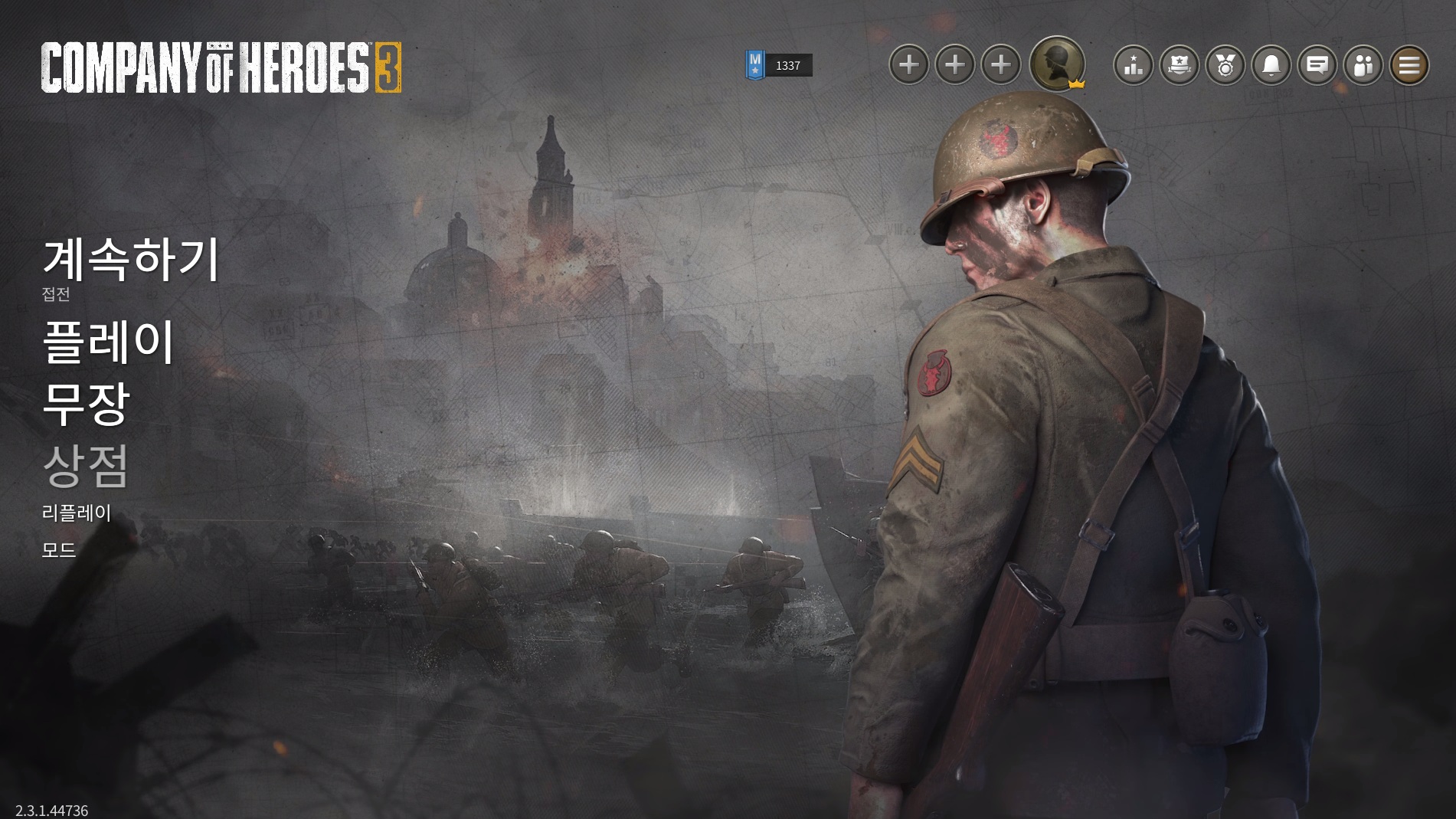Select 계속하기 to continue the skirmish
This screenshot has height=819, width=1456.
(x=131, y=258)
